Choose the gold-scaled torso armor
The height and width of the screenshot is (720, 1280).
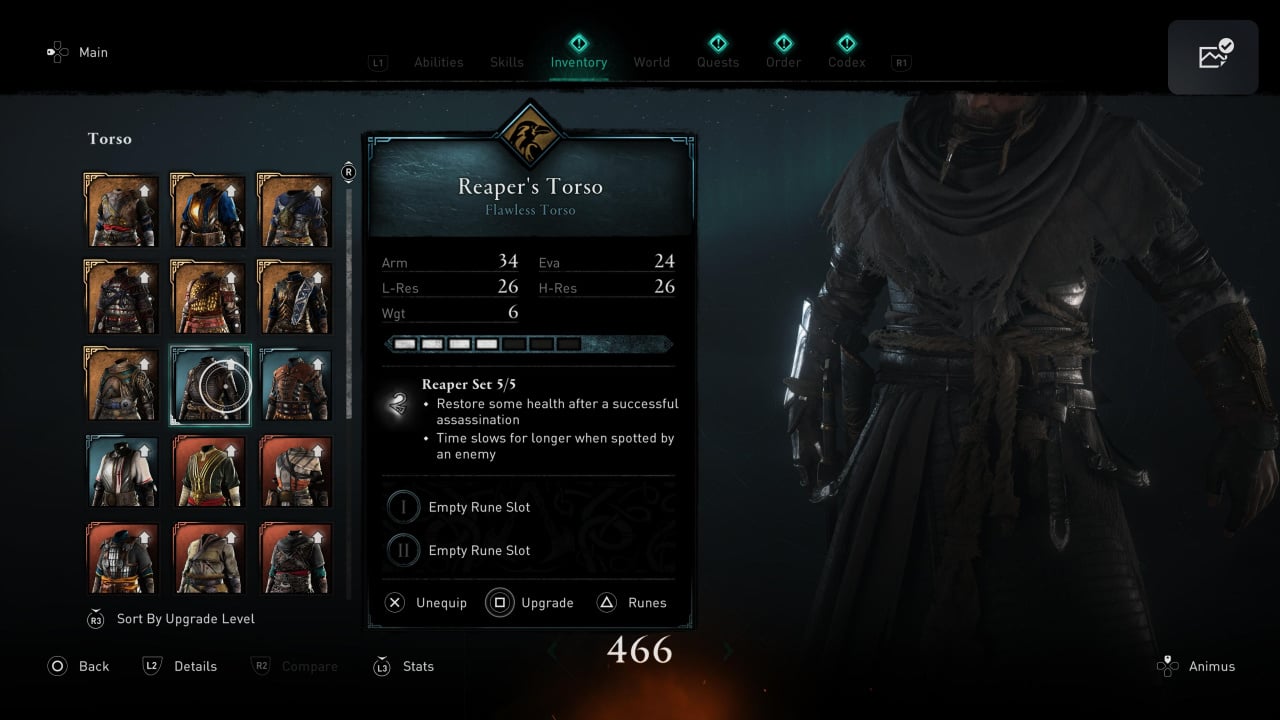click(208, 297)
